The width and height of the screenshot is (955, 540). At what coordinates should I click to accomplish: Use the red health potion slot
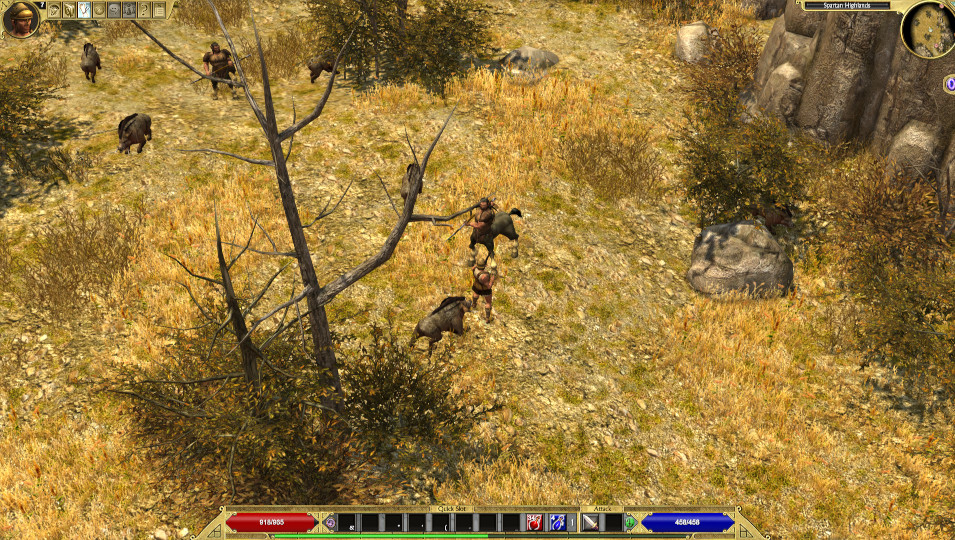(535, 522)
